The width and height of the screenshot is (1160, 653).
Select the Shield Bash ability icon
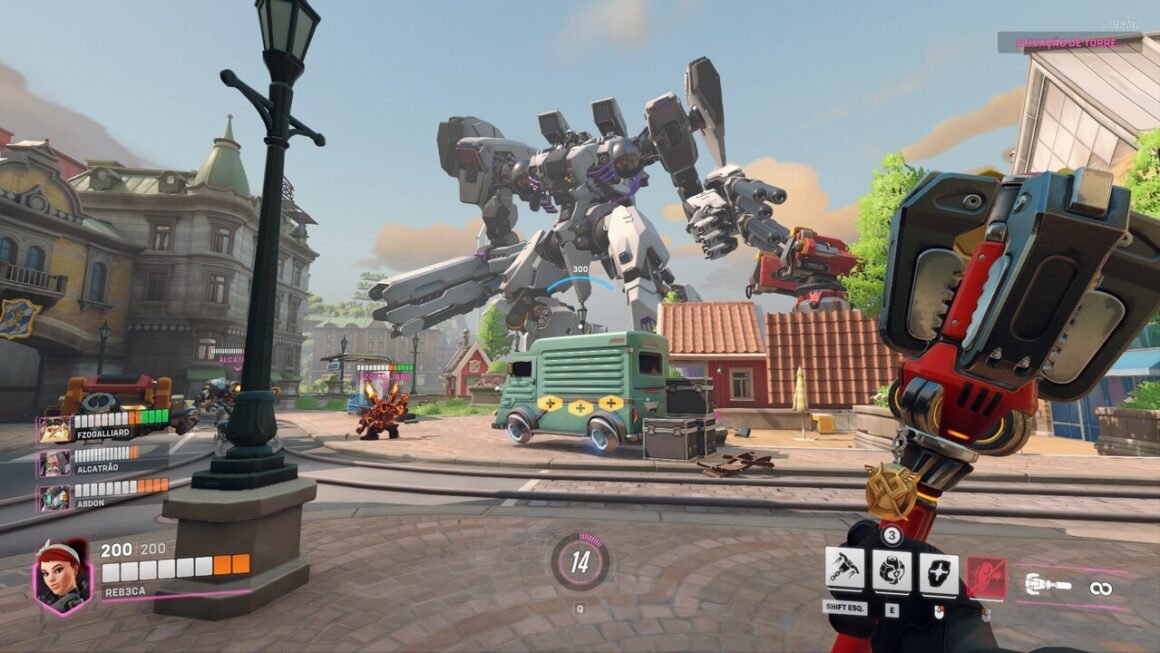939,574
